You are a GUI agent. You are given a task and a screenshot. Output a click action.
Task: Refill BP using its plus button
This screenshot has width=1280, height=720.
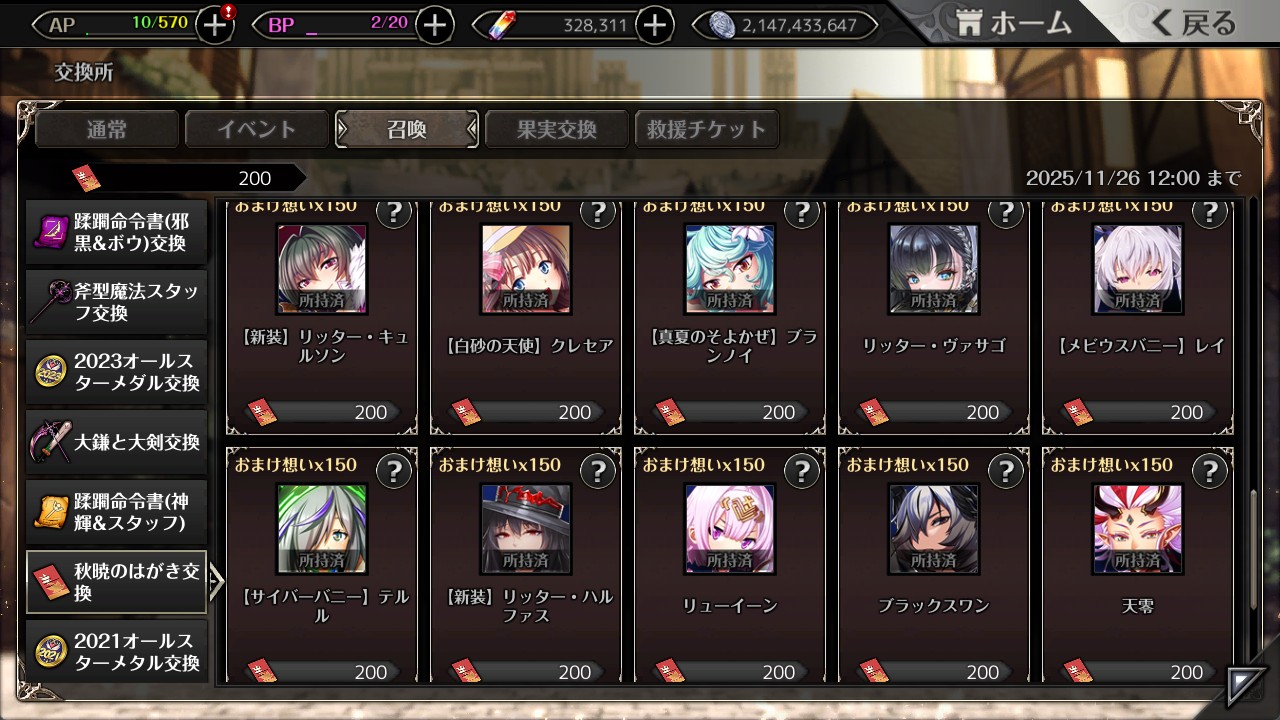(434, 26)
